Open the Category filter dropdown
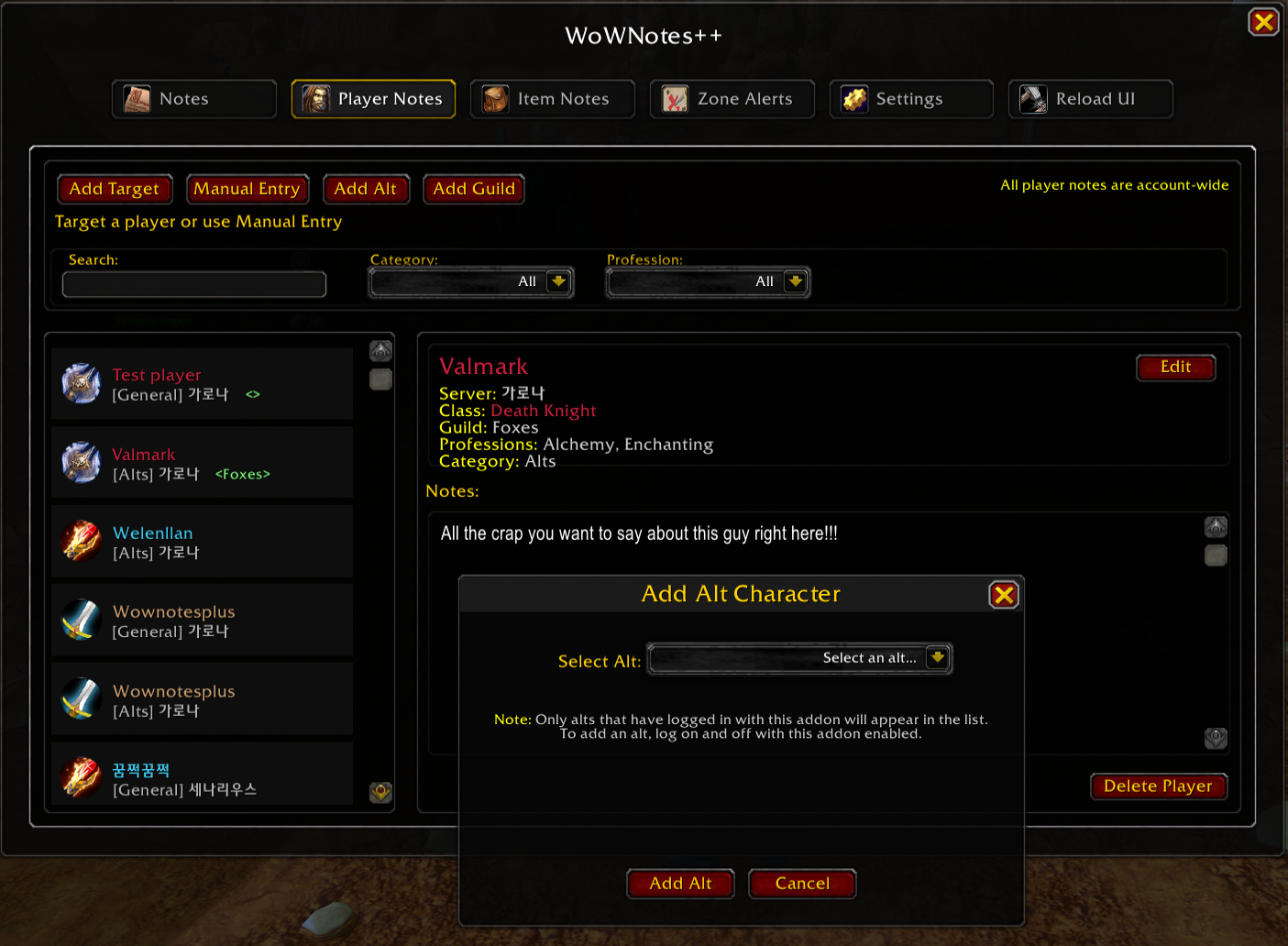This screenshot has height=946, width=1288. point(559,281)
